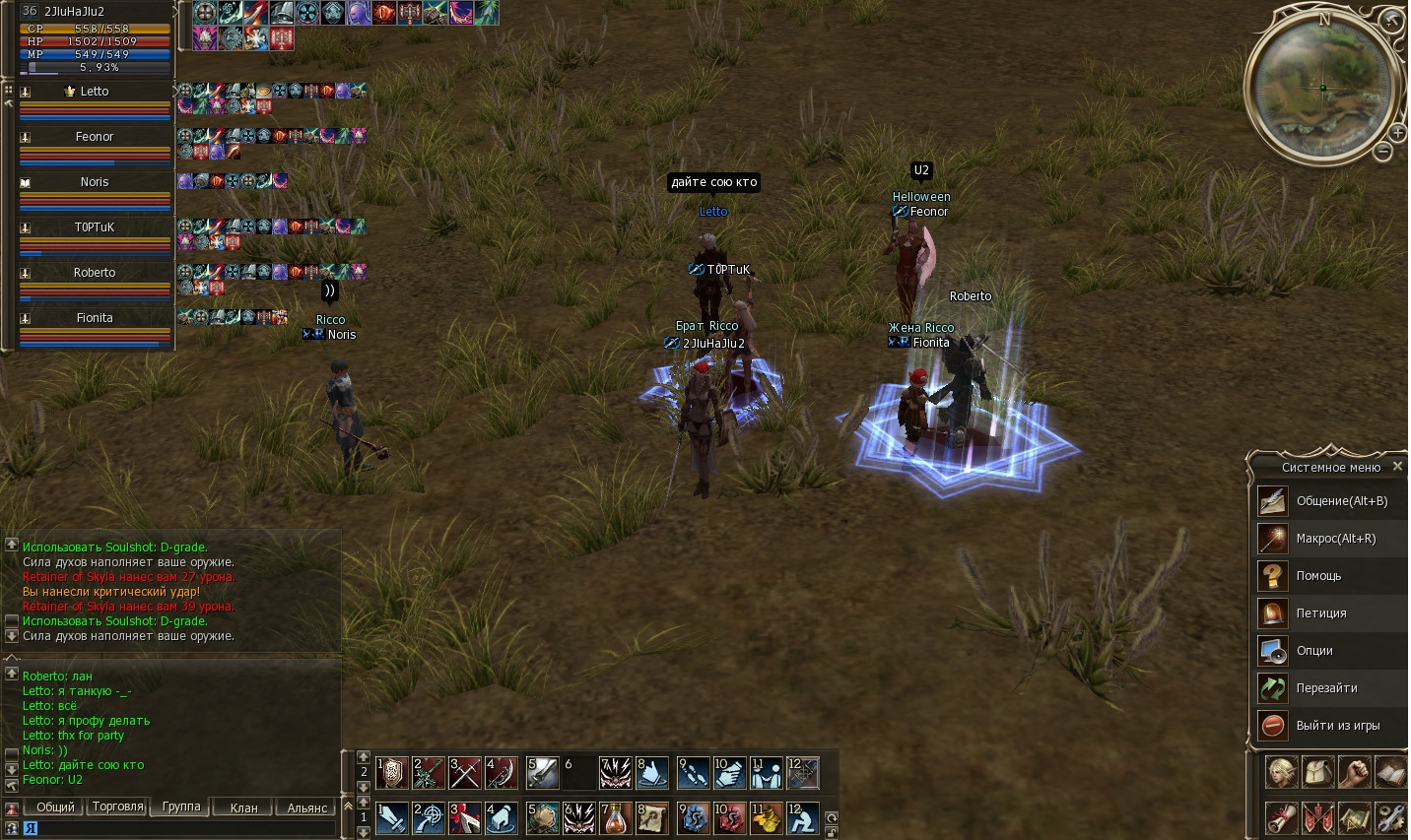Screen dimensions: 1411x840
Task: Zoom out the minimap with minus button
Action: click(x=1383, y=152)
